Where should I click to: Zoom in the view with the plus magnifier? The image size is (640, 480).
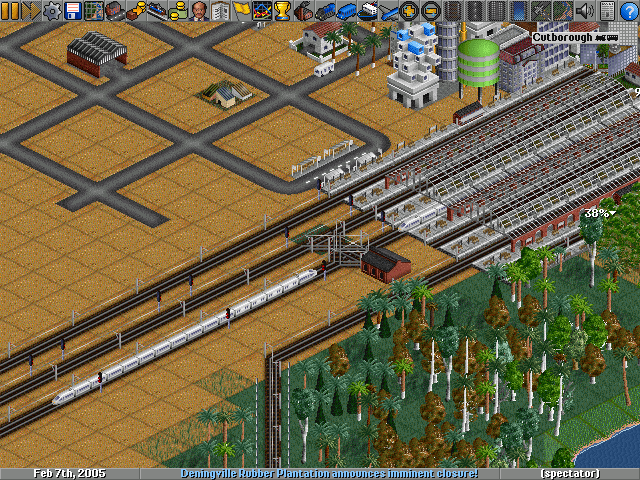[x=409, y=11]
